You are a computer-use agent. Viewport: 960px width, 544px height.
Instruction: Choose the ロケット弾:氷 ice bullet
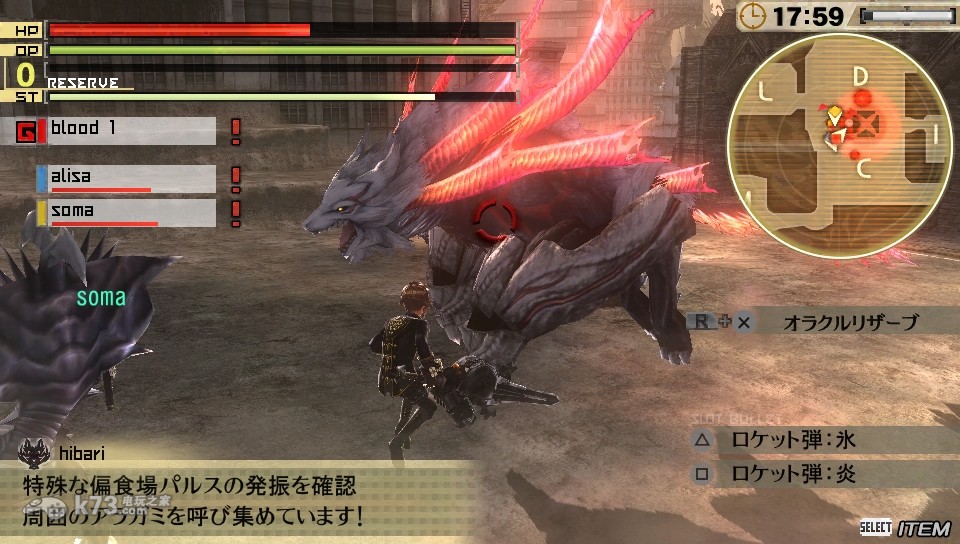tap(793, 438)
